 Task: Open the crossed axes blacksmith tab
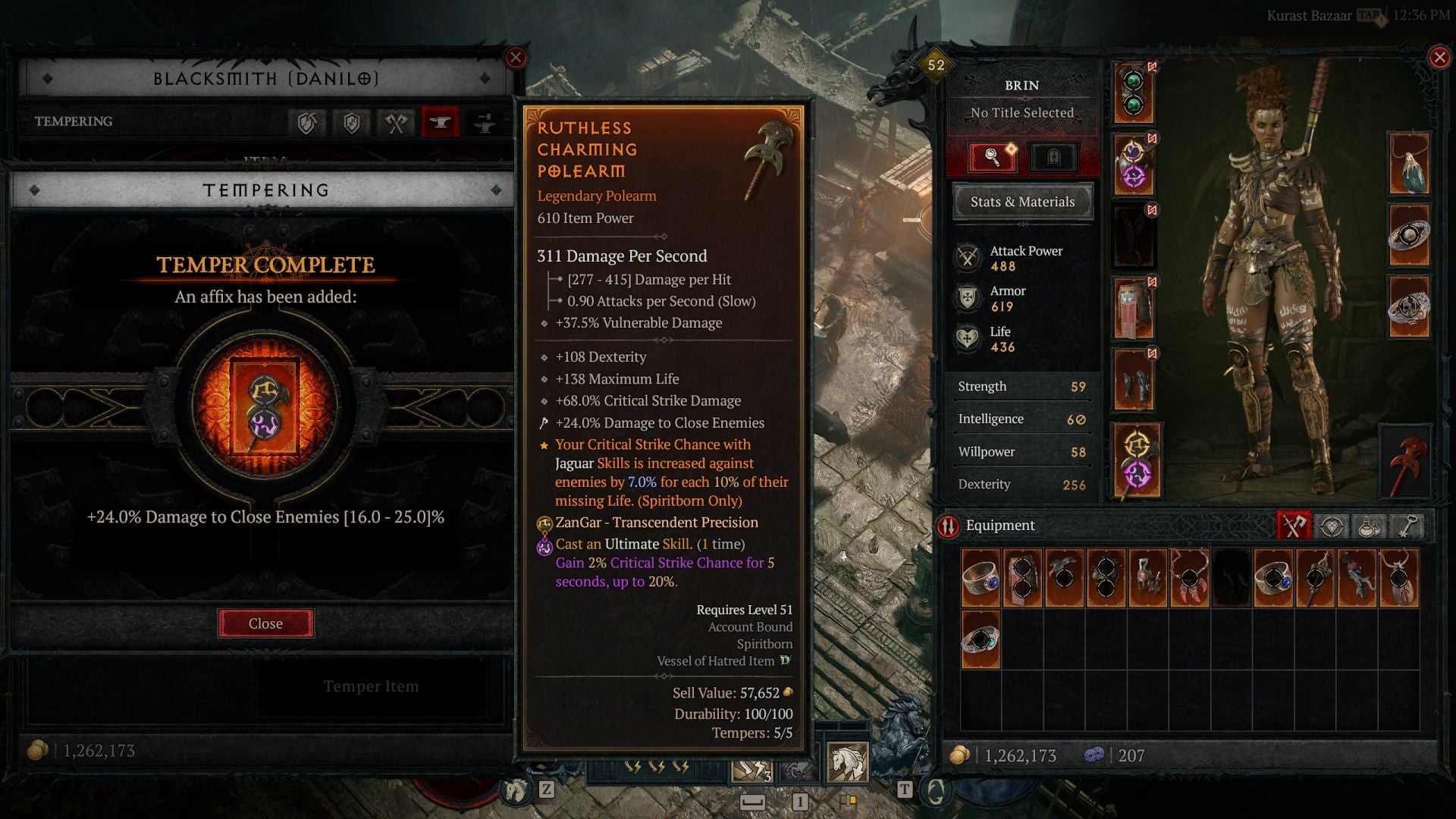(x=396, y=122)
